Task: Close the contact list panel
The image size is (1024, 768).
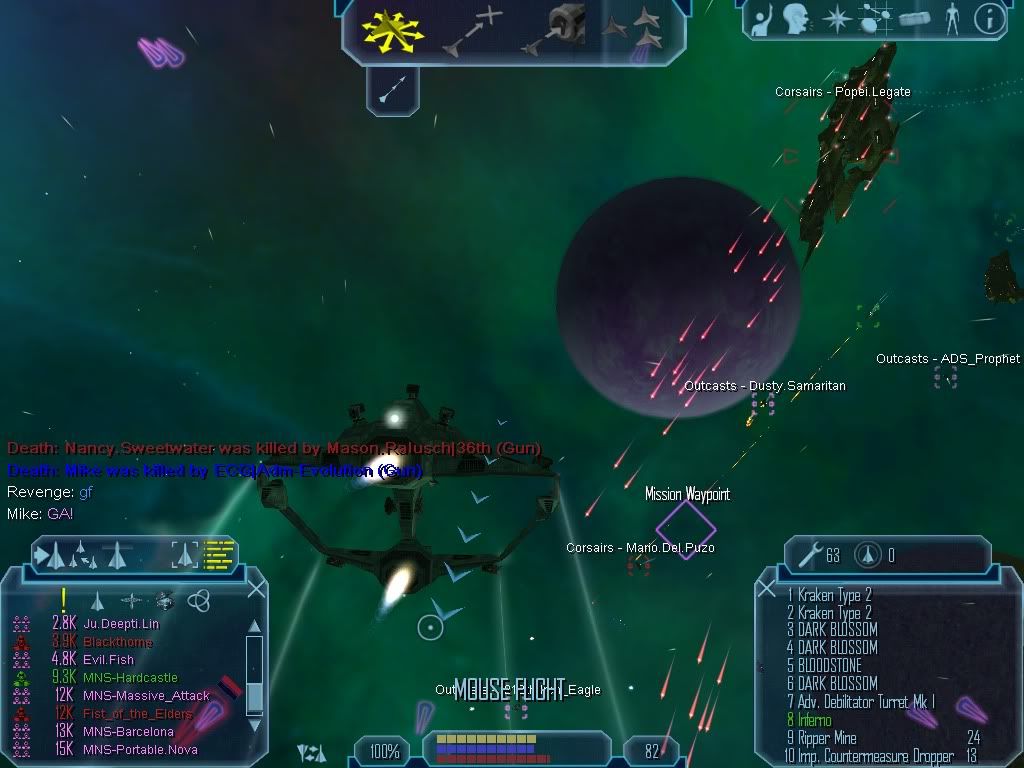Action: coord(256,589)
